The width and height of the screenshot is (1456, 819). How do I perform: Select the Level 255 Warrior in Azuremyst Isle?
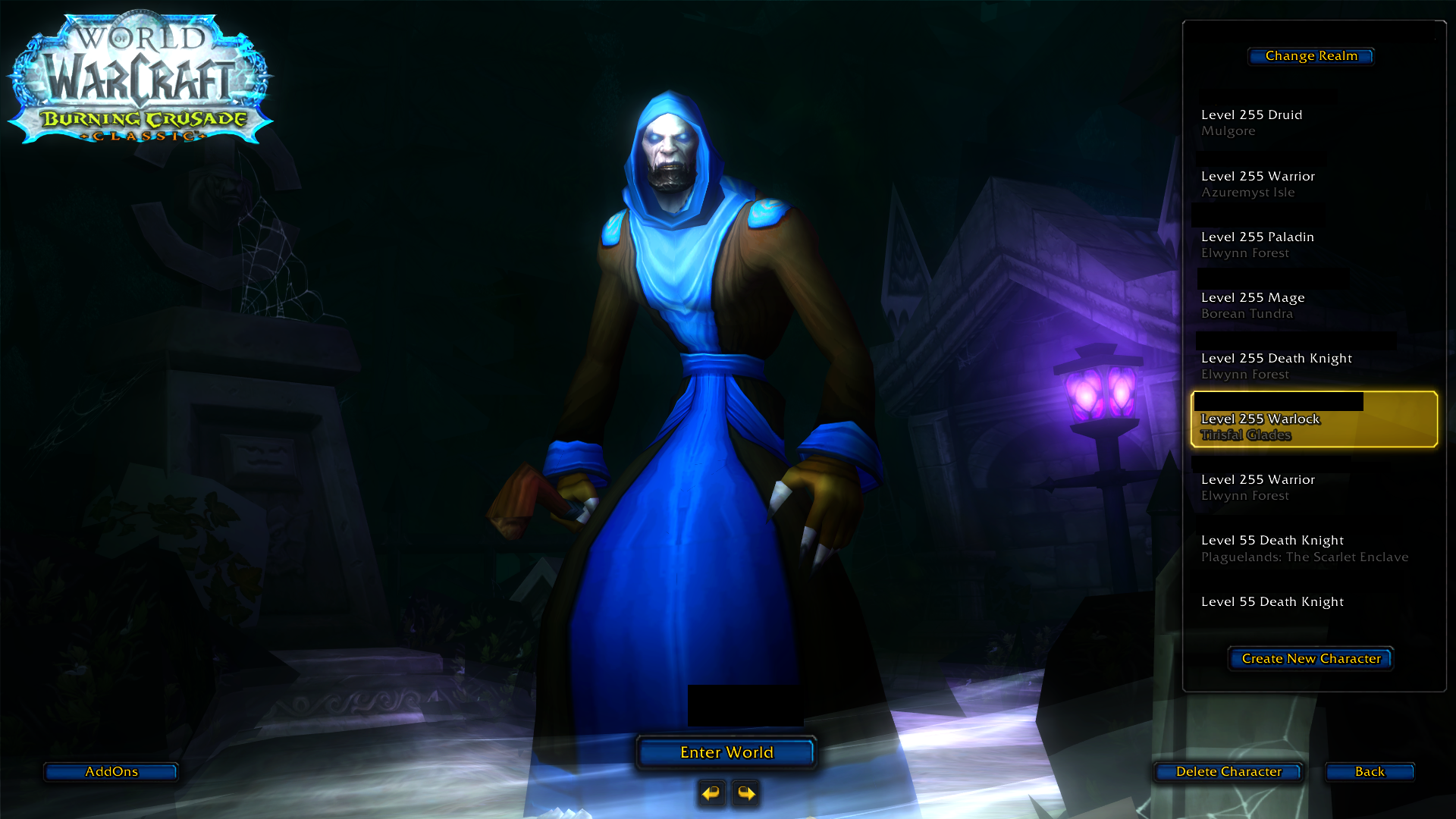coord(1304,183)
